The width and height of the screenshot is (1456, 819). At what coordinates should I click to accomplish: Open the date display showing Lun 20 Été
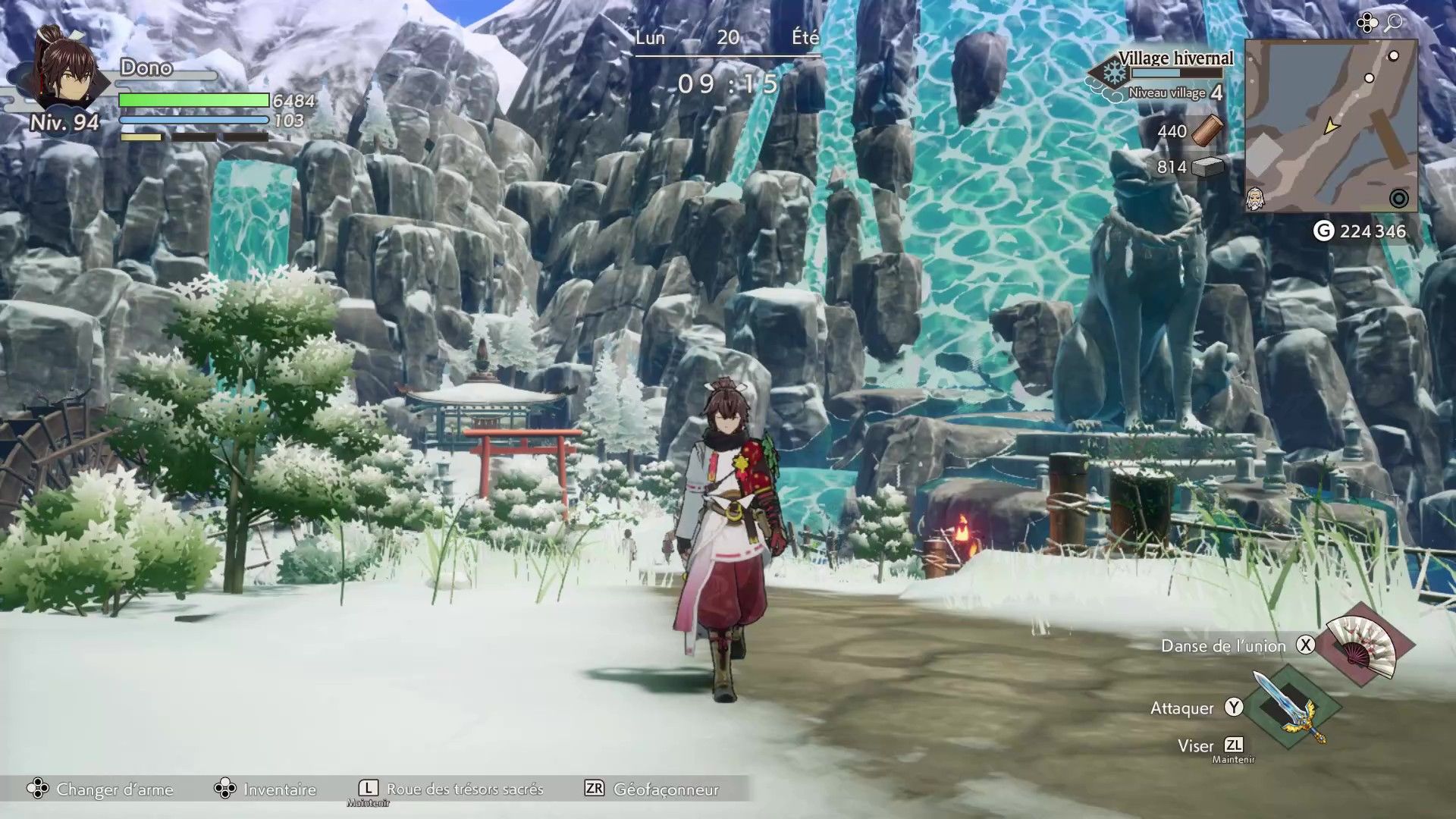(x=726, y=37)
